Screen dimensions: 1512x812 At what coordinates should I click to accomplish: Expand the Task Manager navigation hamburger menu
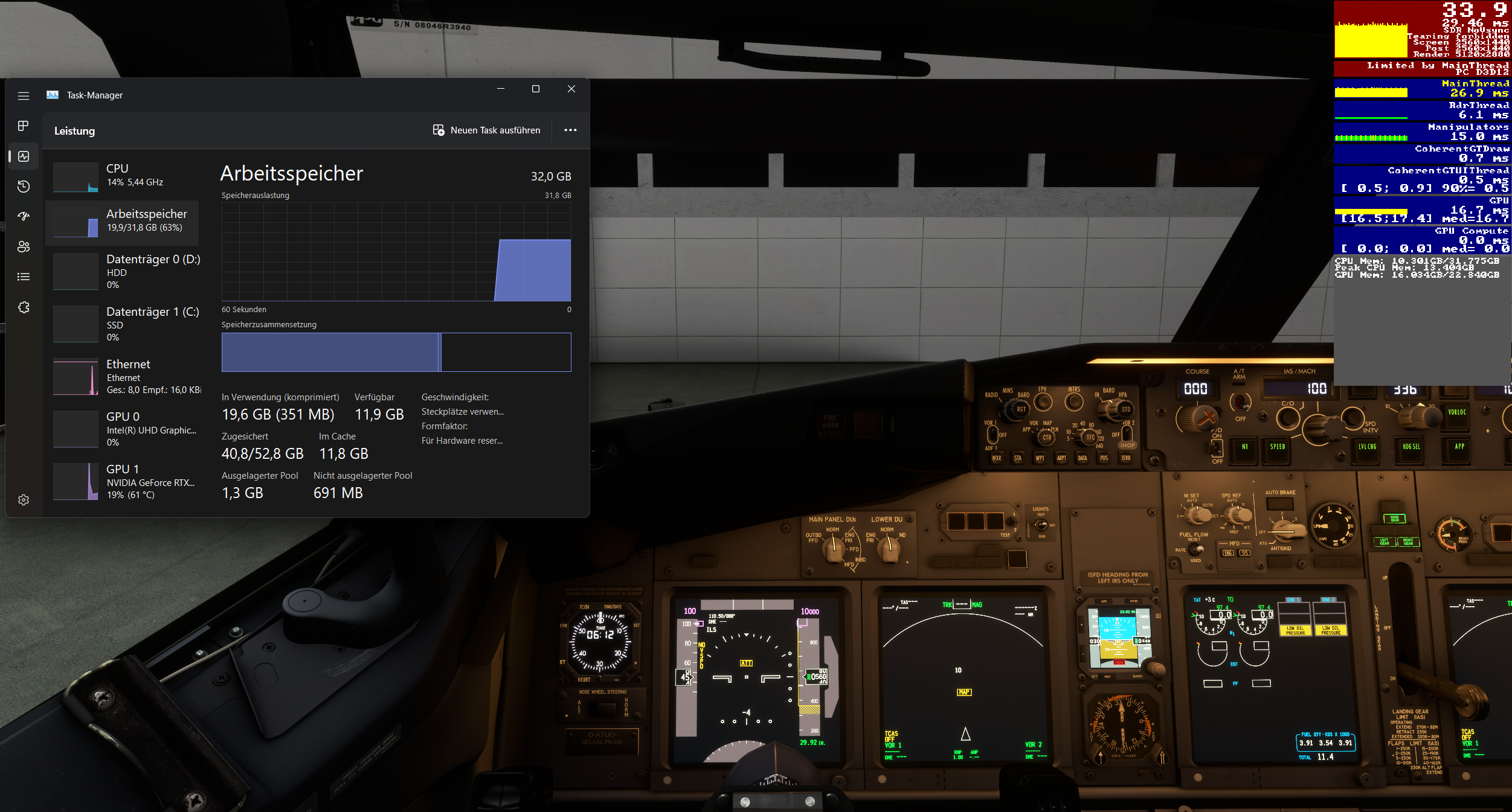tap(24, 95)
